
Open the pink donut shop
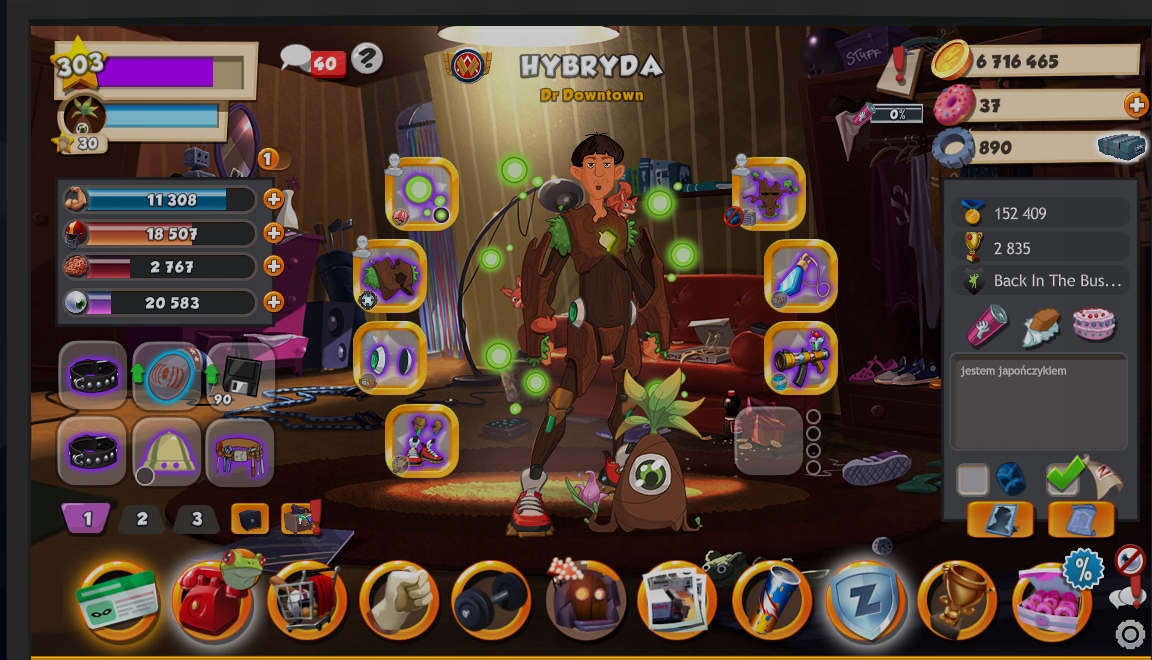coord(1051,601)
